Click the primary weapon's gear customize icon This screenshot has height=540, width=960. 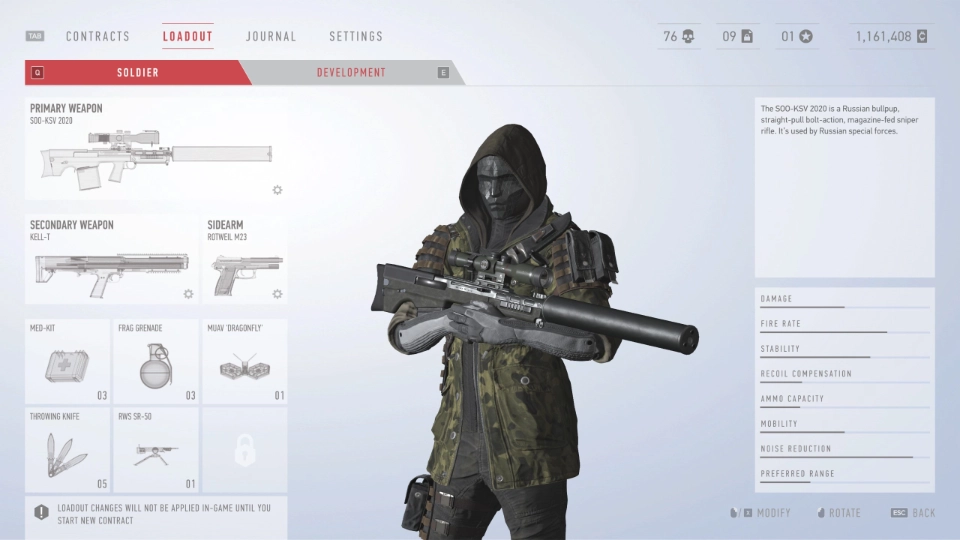tap(277, 190)
